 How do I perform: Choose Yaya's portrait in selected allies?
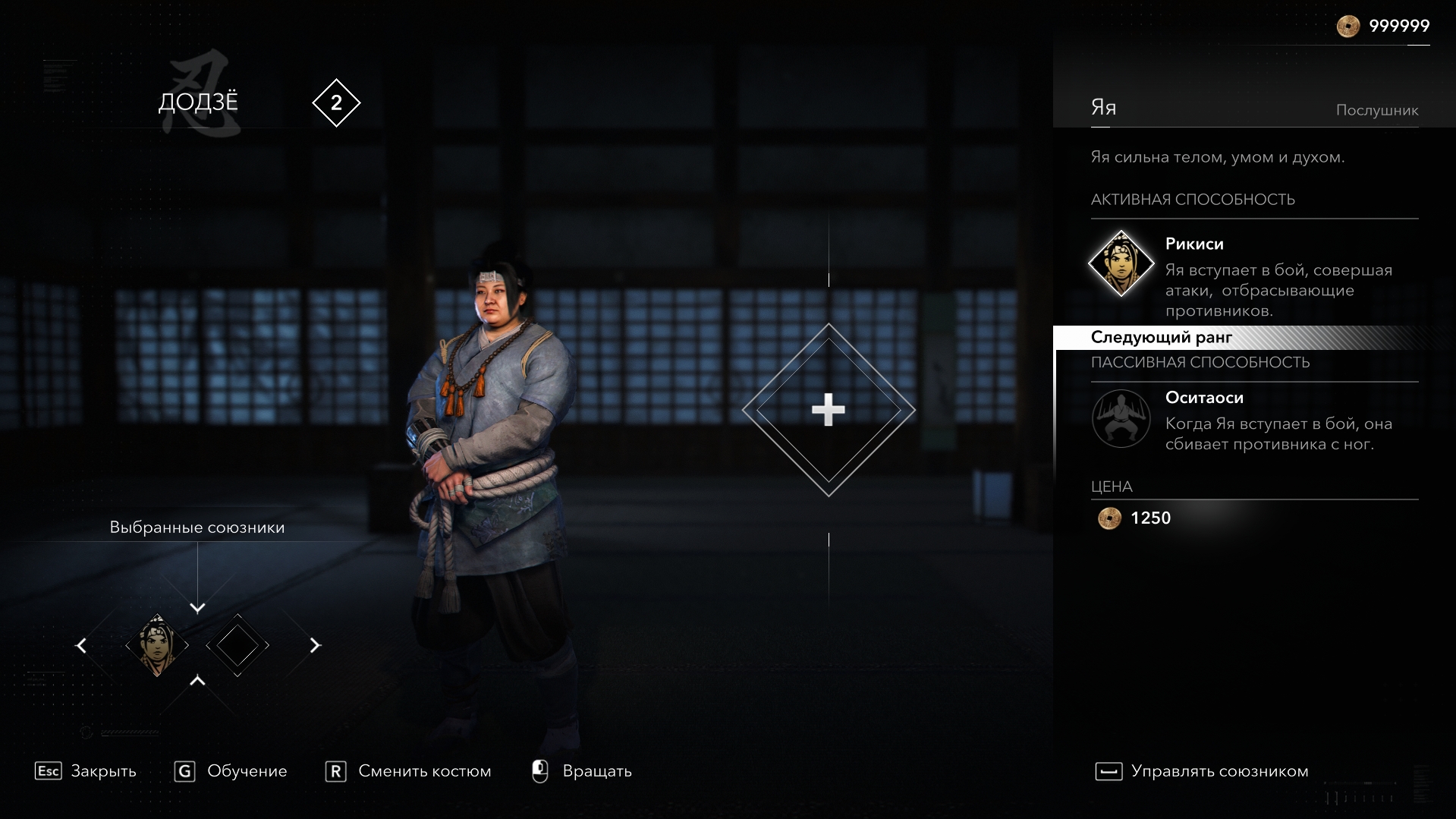157,645
